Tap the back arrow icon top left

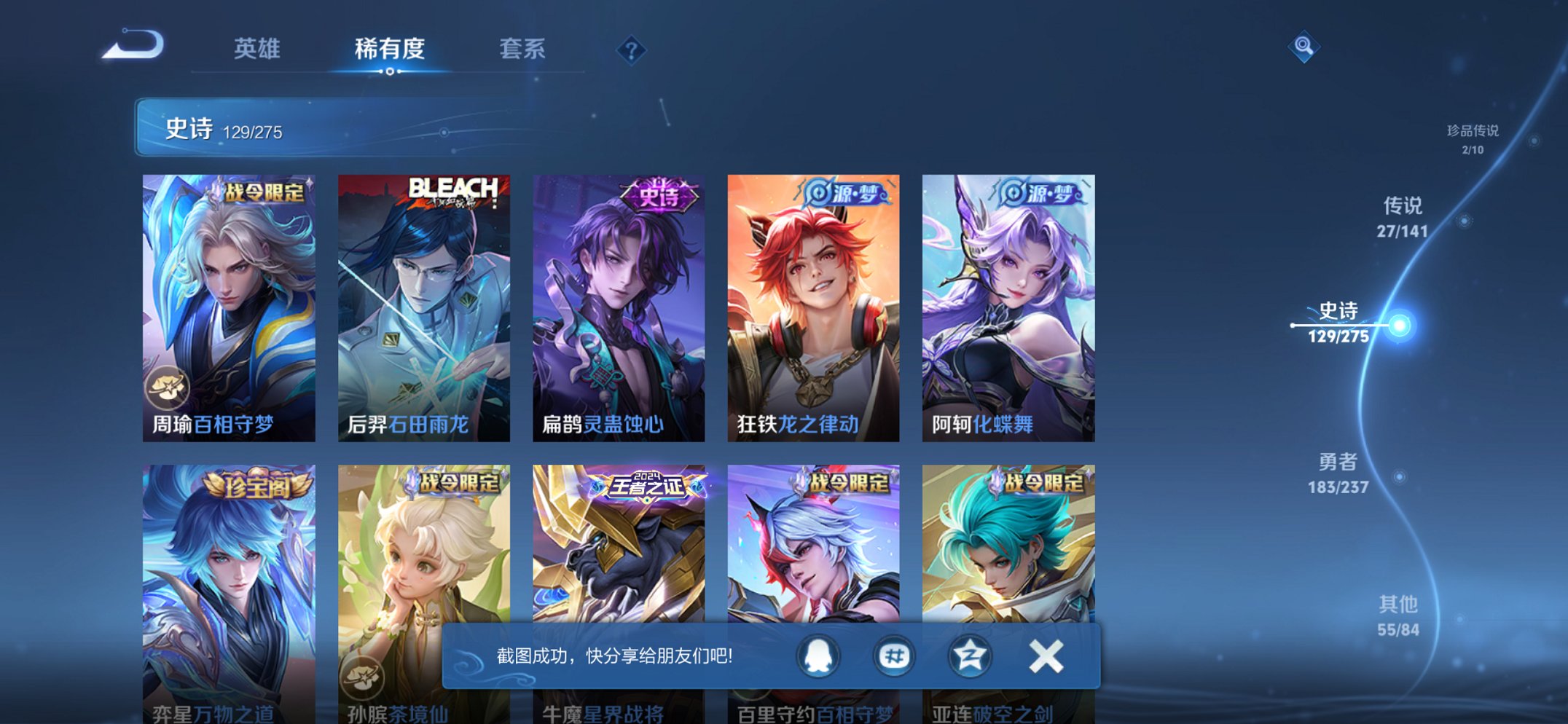point(131,47)
